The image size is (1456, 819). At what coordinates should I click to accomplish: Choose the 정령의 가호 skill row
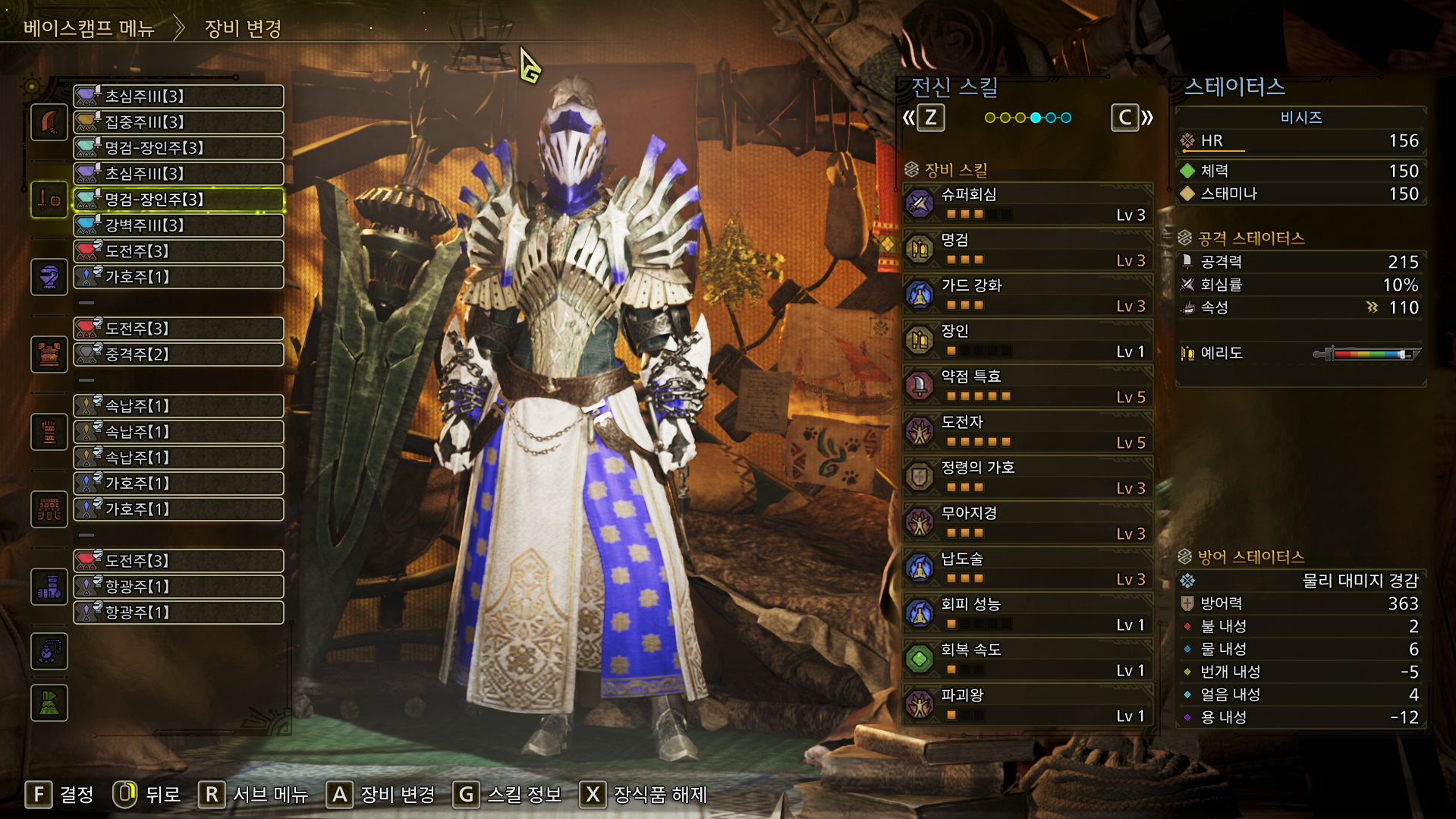click(1027, 477)
